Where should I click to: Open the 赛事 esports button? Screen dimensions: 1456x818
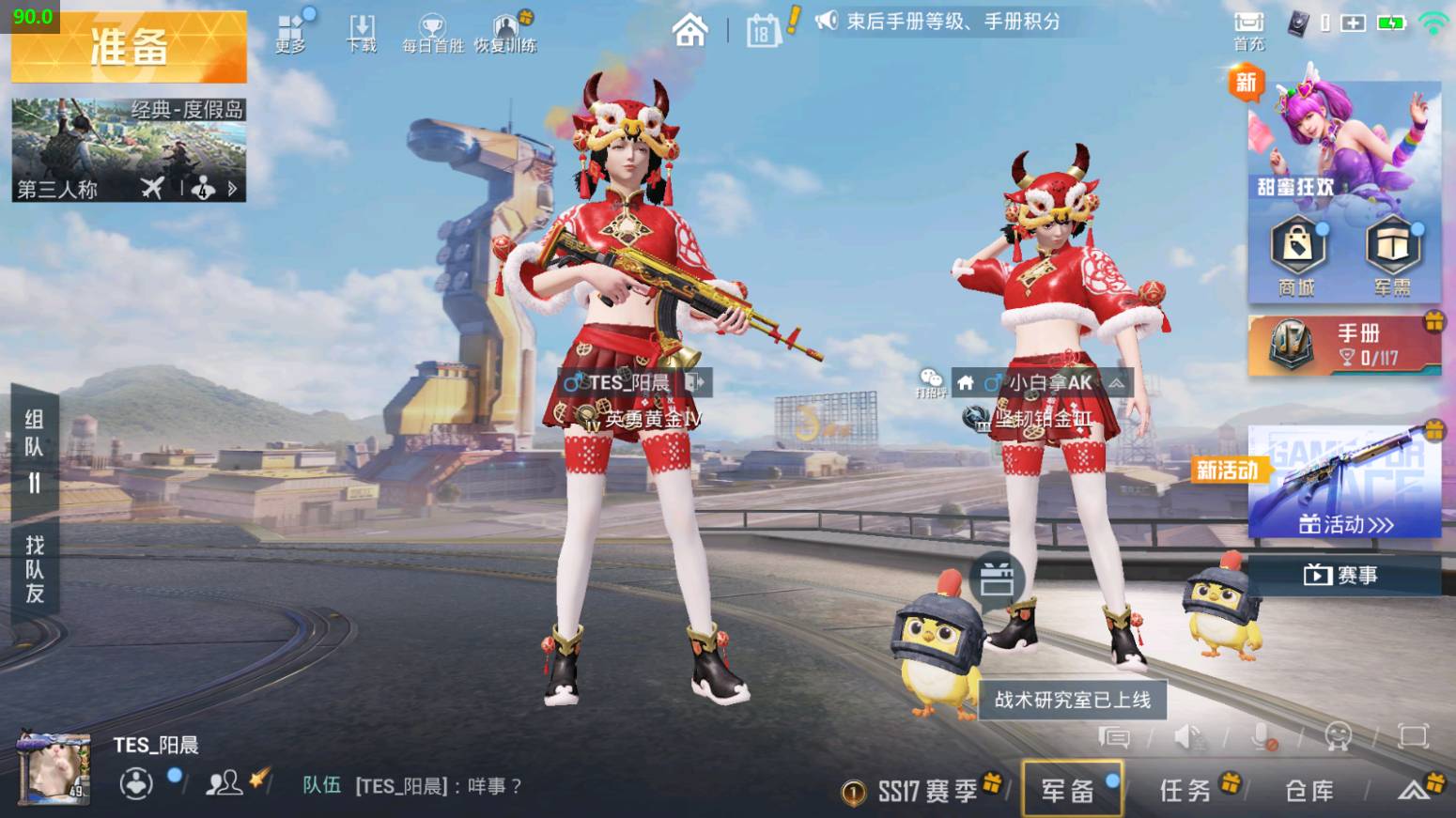(1344, 575)
